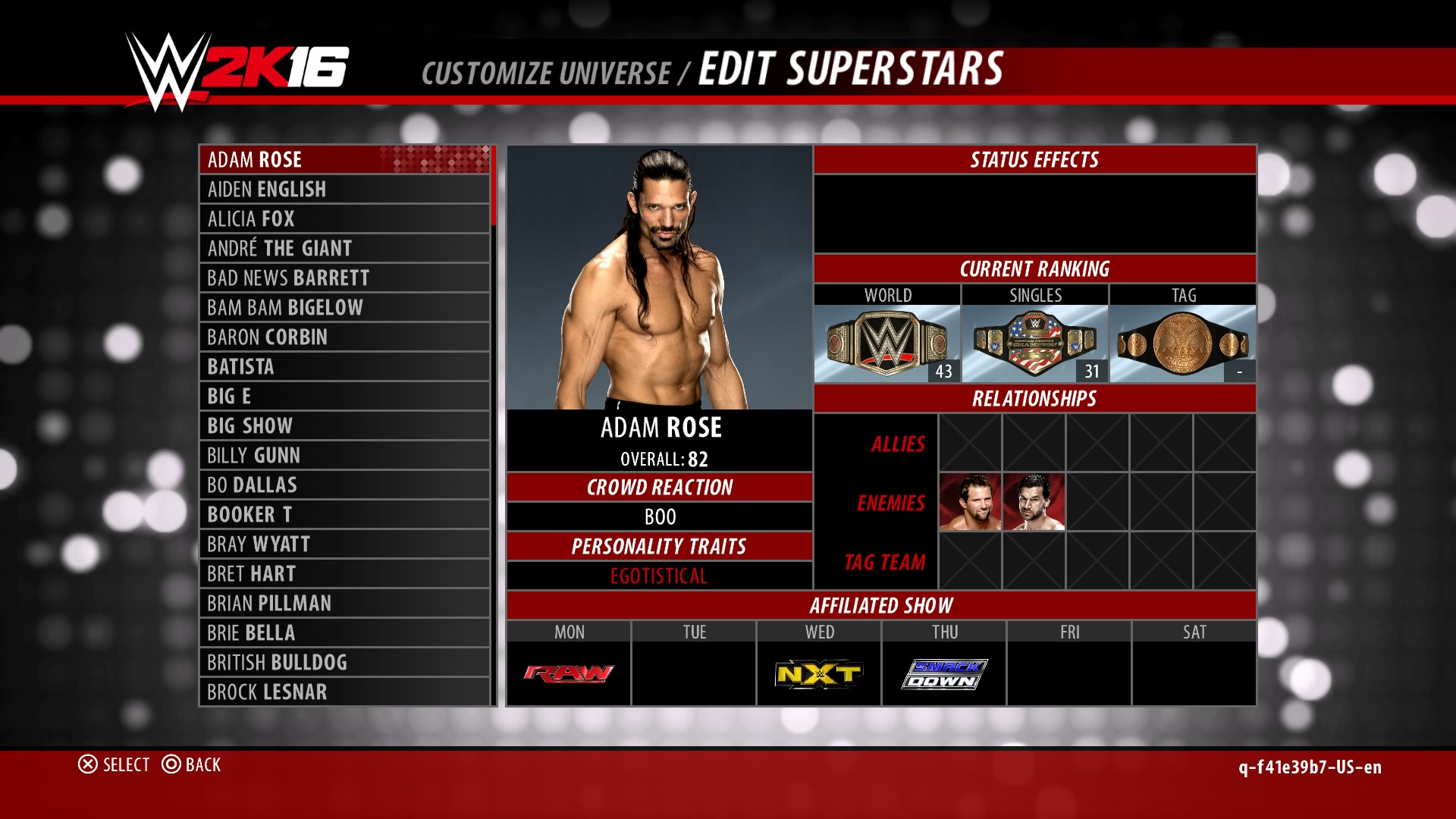1456x819 pixels.
Task: Click an empty ALLIES relationship slot
Action: tap(971, 443)
